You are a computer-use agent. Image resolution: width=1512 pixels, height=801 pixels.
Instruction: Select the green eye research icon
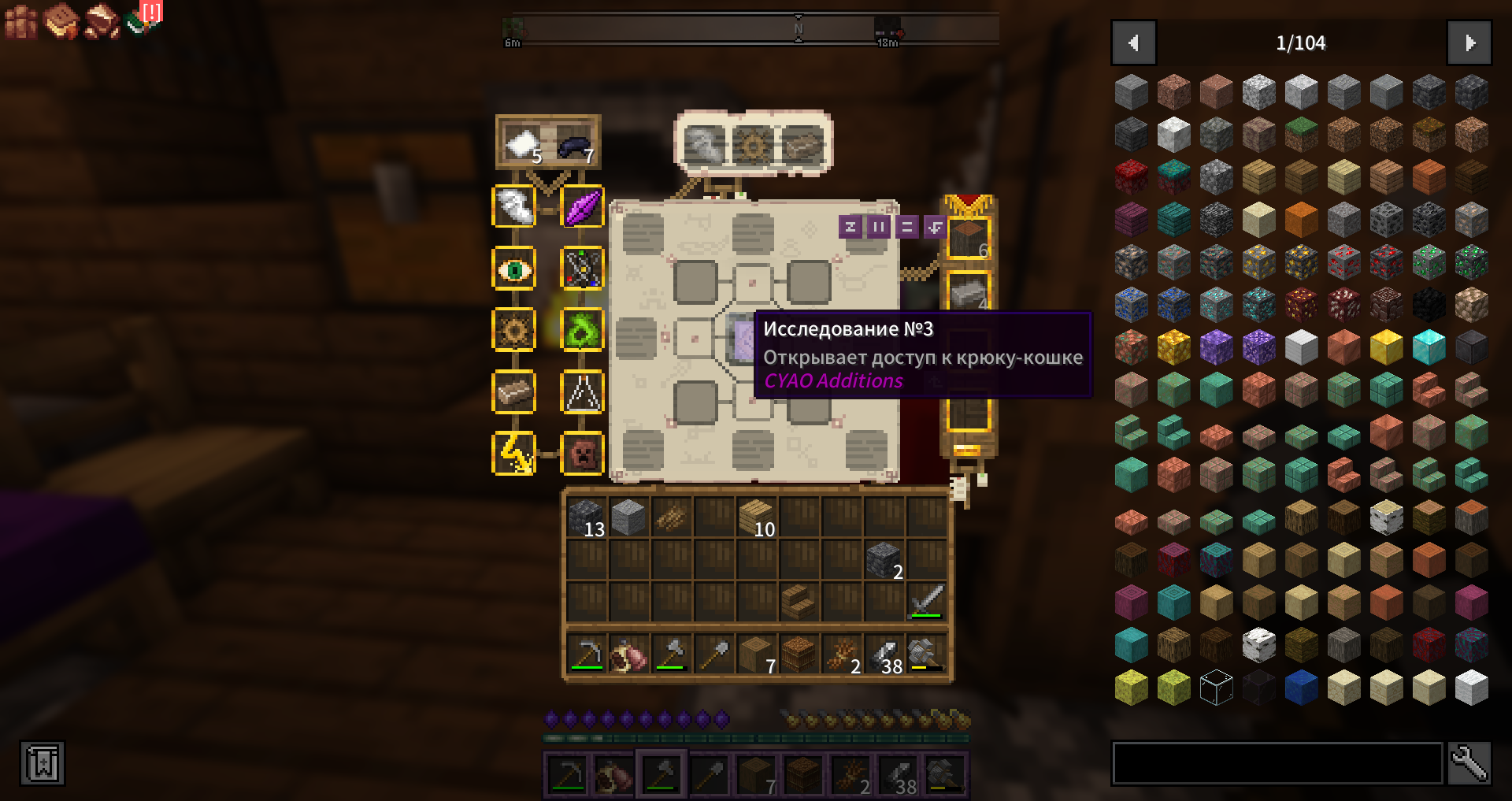[x=514, y=269]
